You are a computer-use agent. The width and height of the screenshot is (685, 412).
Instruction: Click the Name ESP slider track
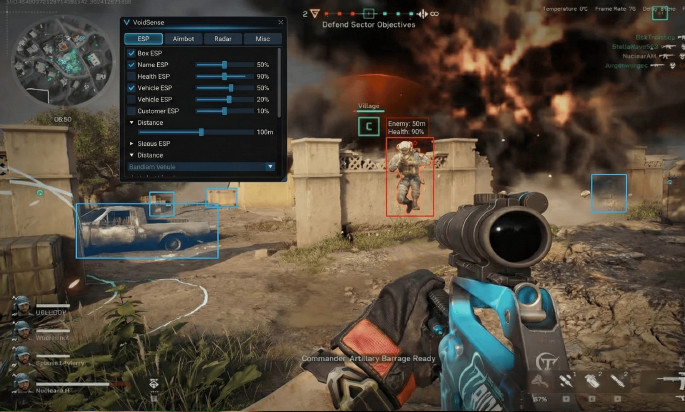pyautogui.click(x=223, y=65)
